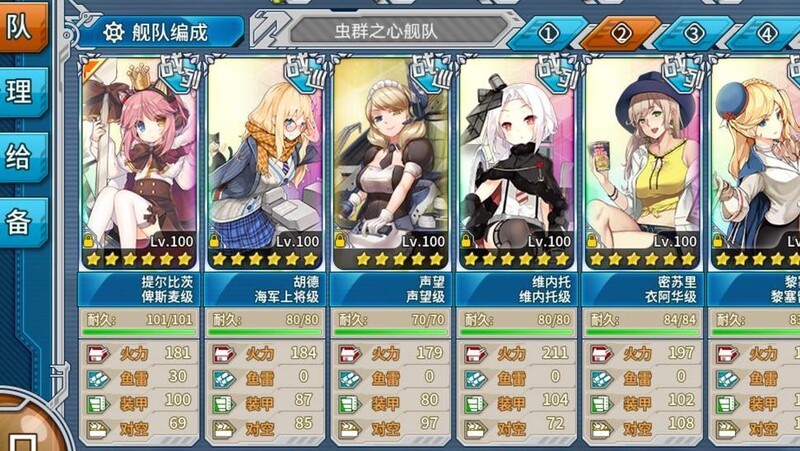
Task: Select the 备 equipment side tab
Action: [x=20, y=222]
